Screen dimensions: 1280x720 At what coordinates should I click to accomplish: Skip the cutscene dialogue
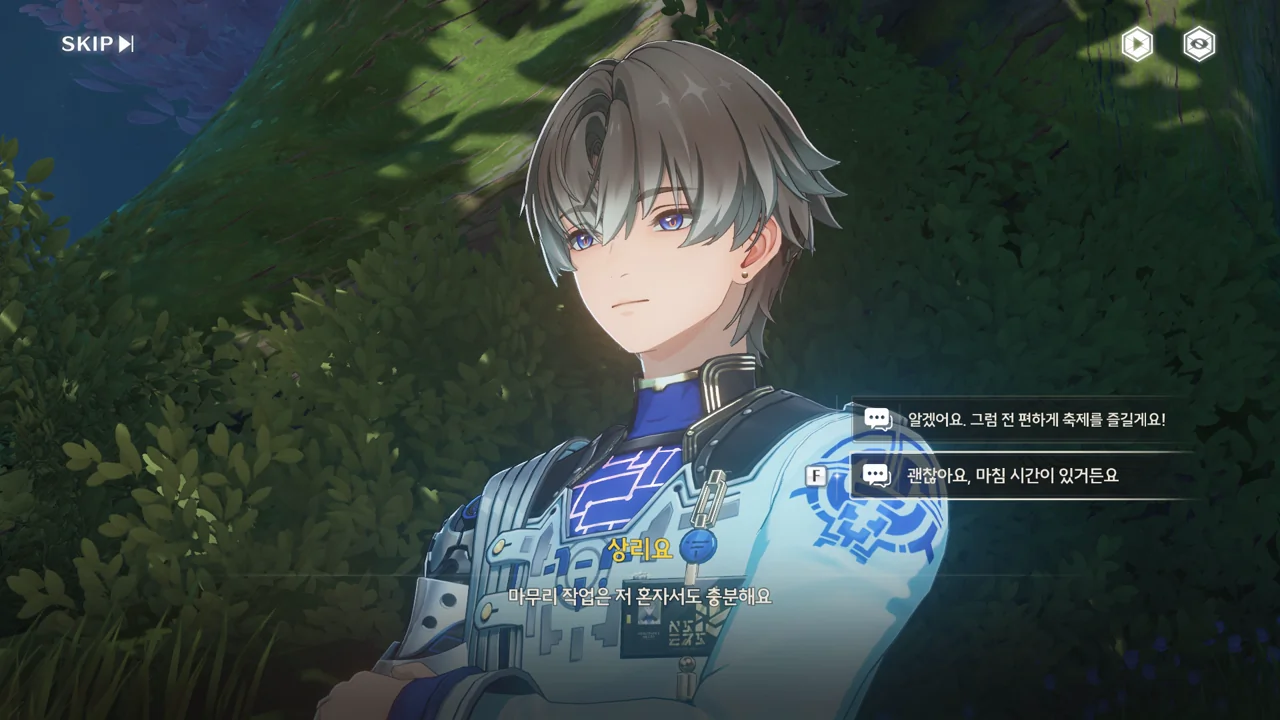(97, 44)
